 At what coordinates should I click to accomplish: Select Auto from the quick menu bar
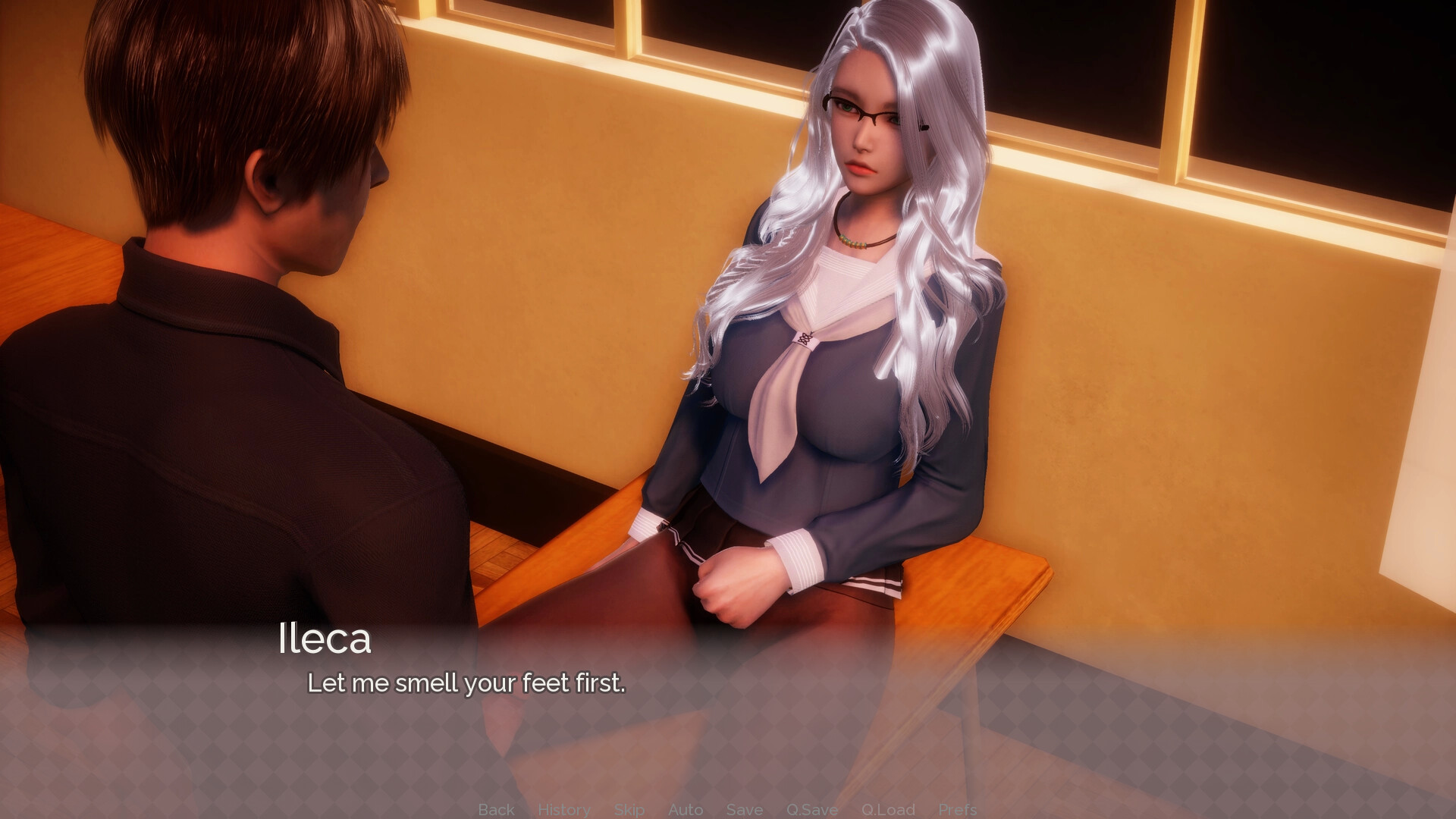(x=686, y=809)
